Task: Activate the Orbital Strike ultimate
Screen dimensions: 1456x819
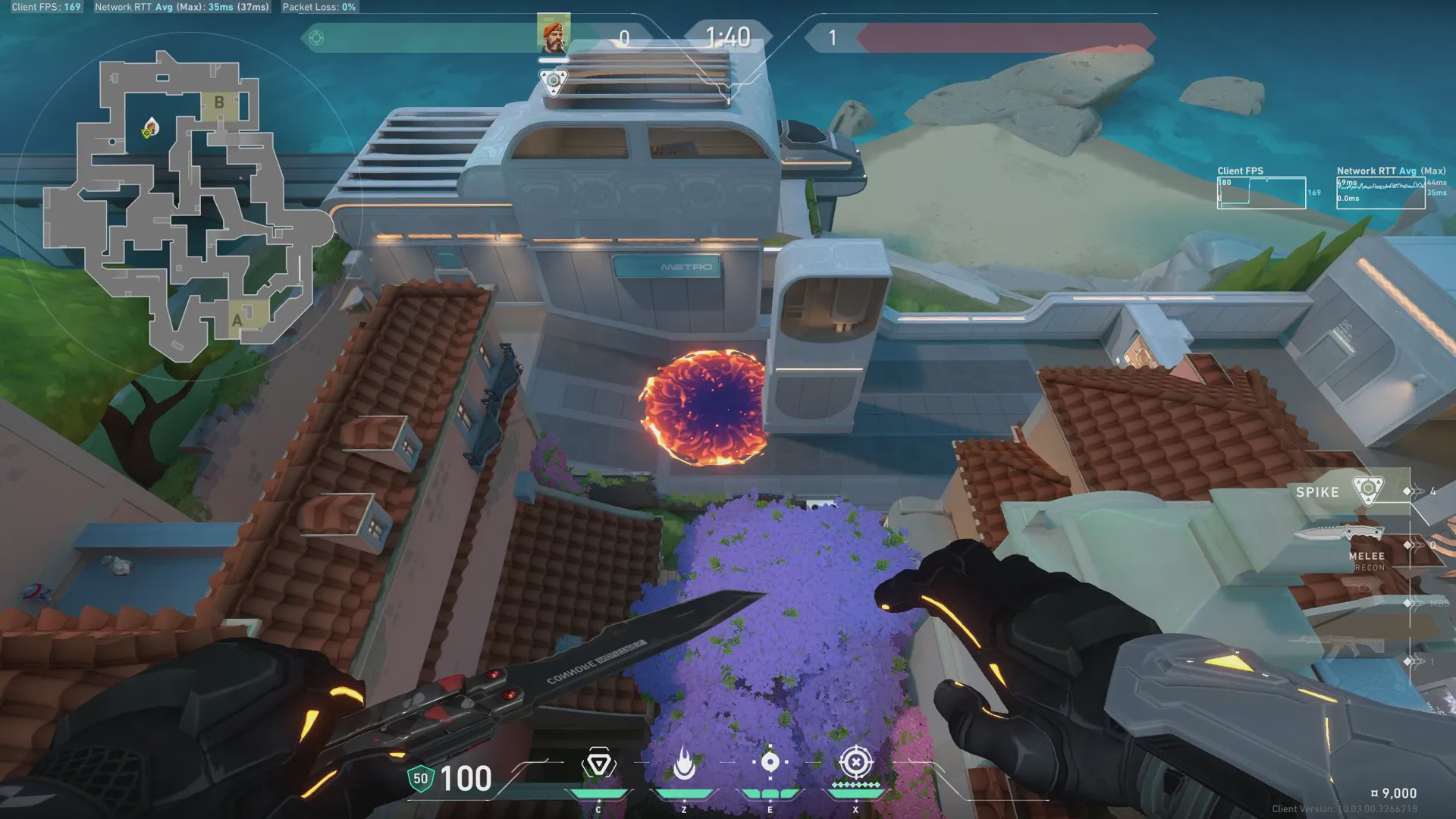Action: 855,762
